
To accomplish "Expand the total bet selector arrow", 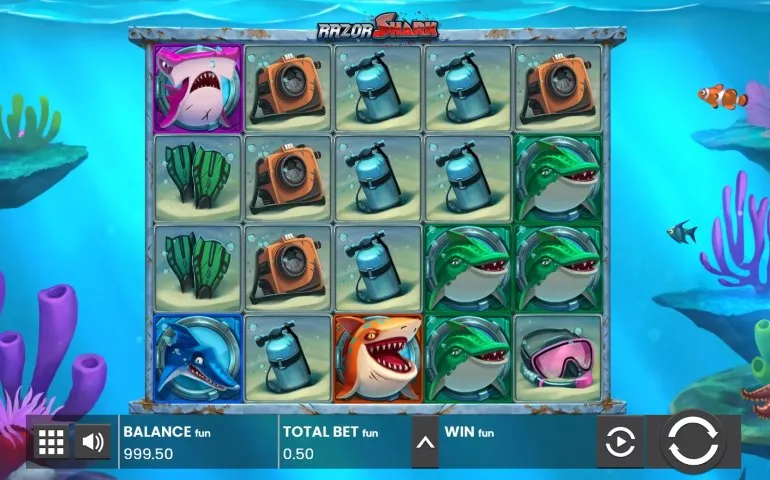I will coord(425,442).
